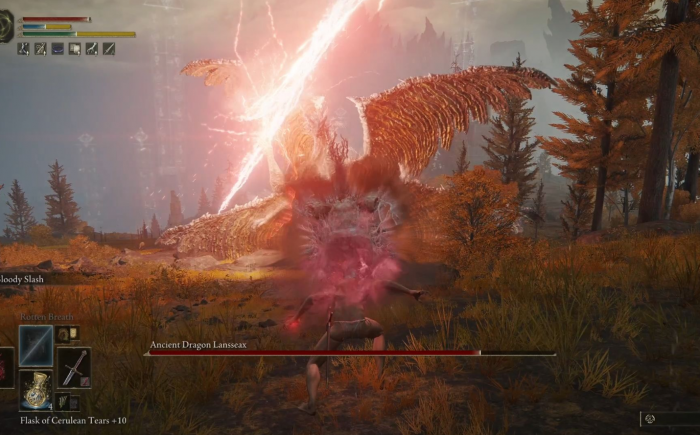Click the runes counter box
Screen dimensions: 700x435
(x=669, y=419)
